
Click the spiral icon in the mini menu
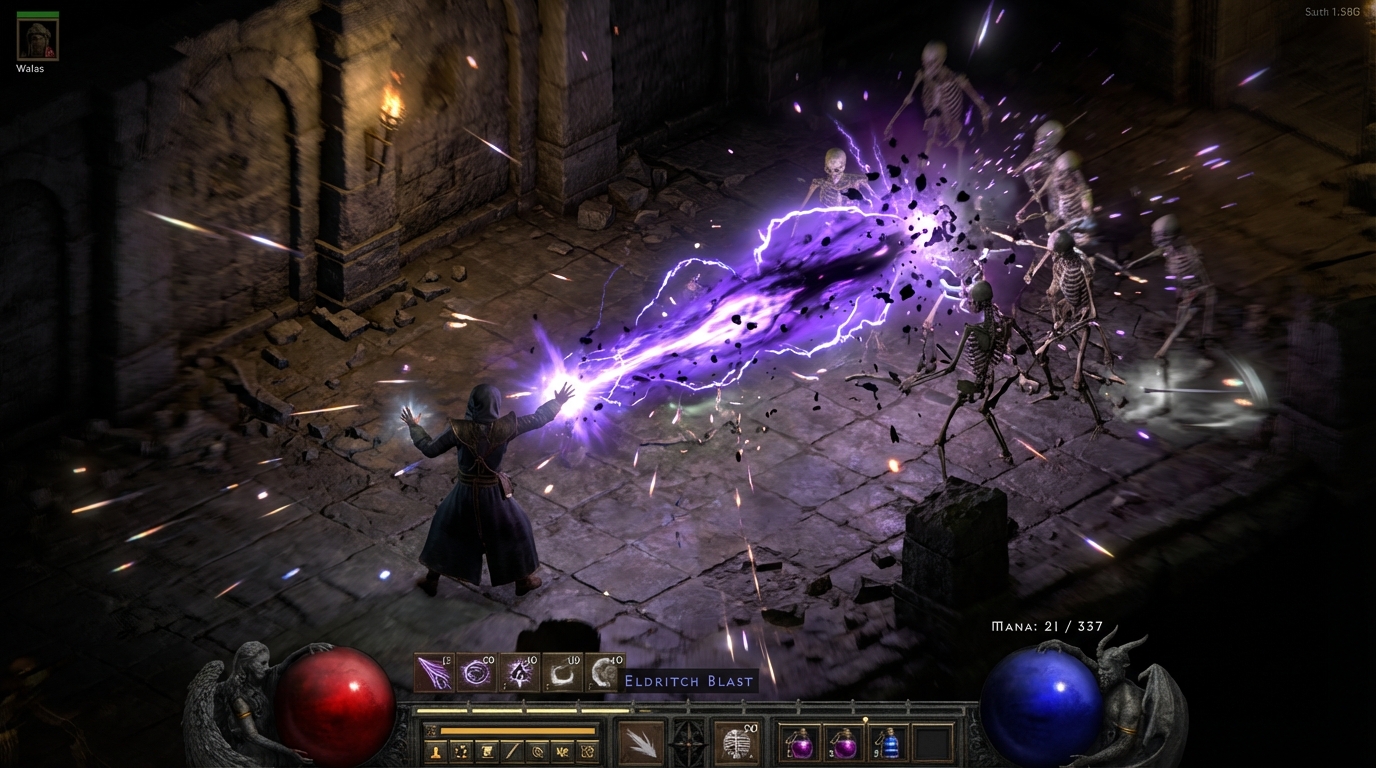click(x=537, y=750)
